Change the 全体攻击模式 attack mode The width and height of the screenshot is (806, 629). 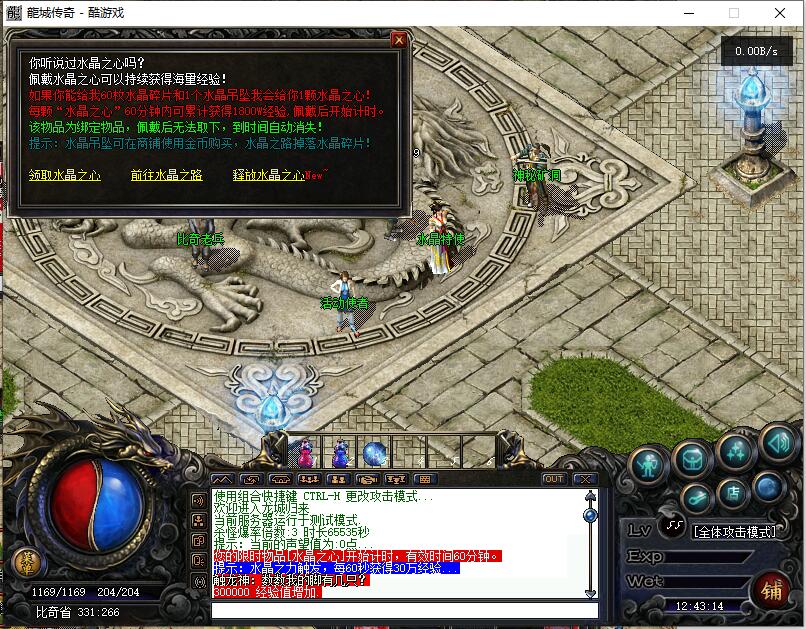point(733,531)
